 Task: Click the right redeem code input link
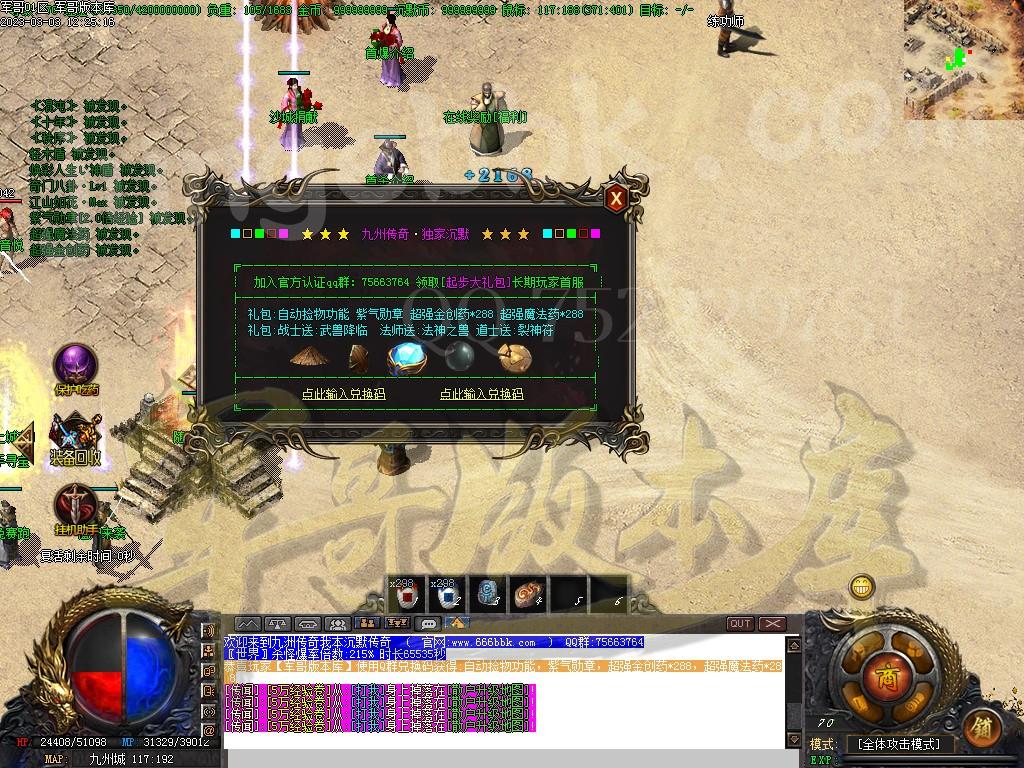click(x=481, y=394)
